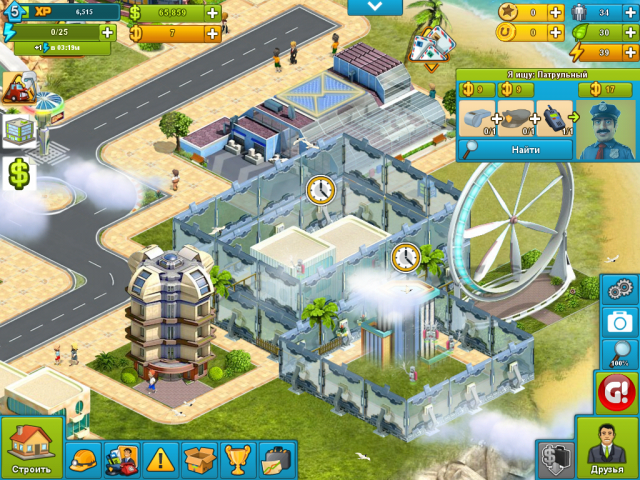Click the Найти search button
640x480 pixels.
tap(516, 149)
